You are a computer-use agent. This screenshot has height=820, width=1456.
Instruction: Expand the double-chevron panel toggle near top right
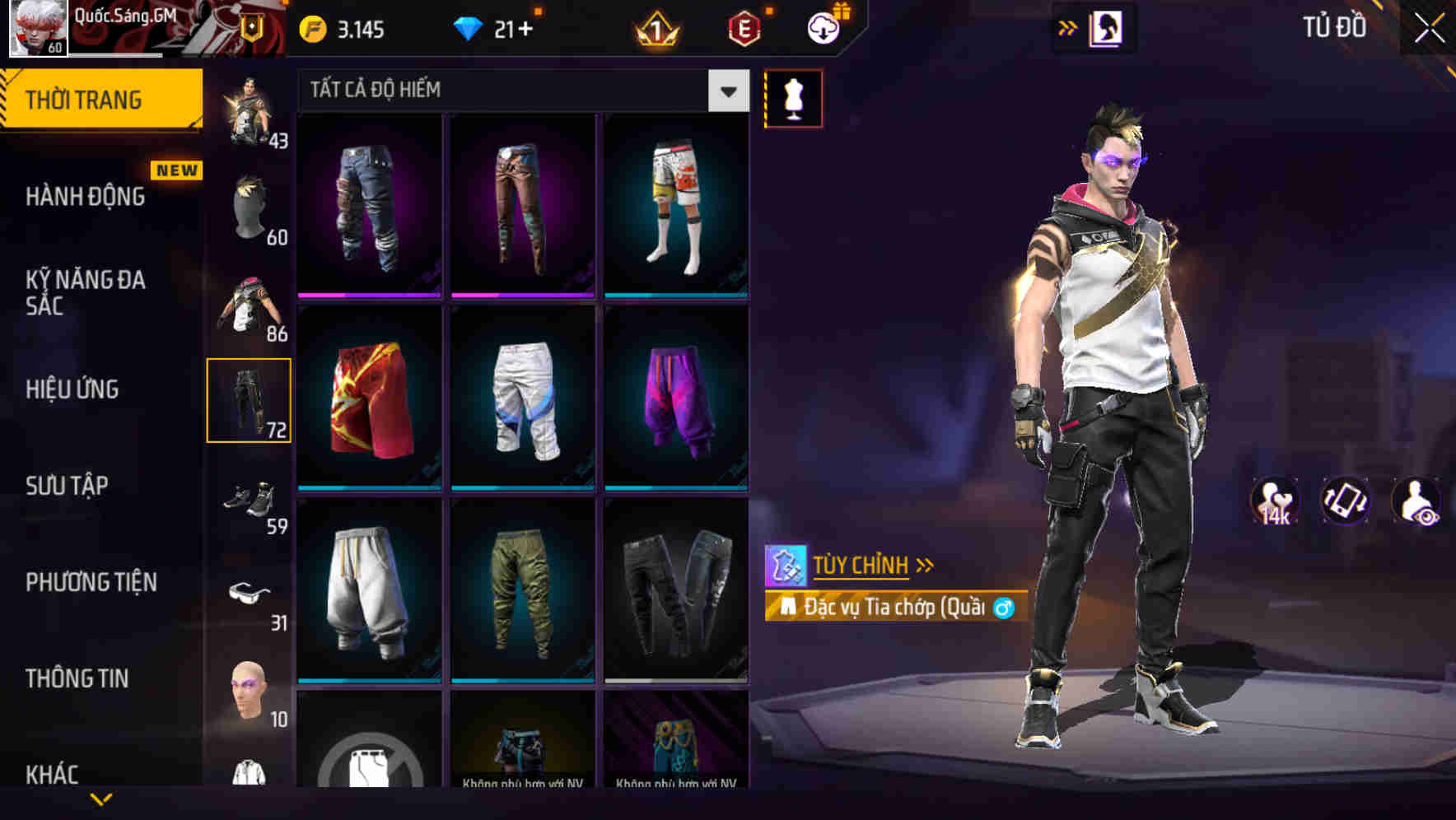click(x=1068, y=27)
